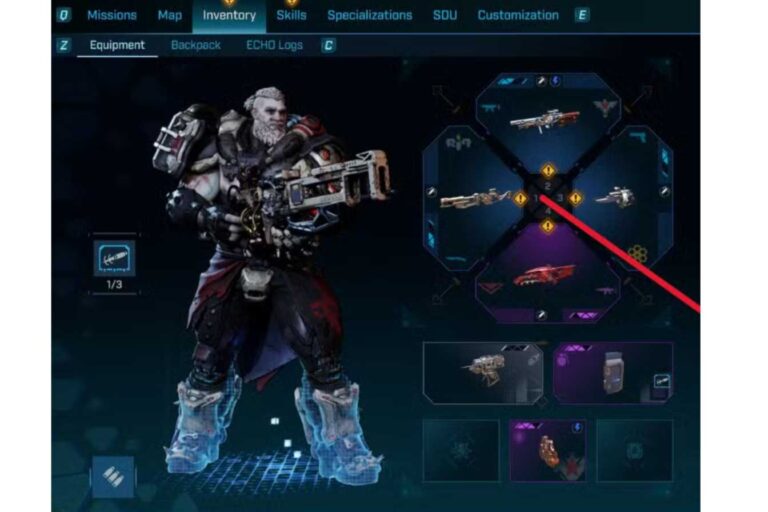Switch to the Customization tab

pyautogui.click(x=518, y=15)
